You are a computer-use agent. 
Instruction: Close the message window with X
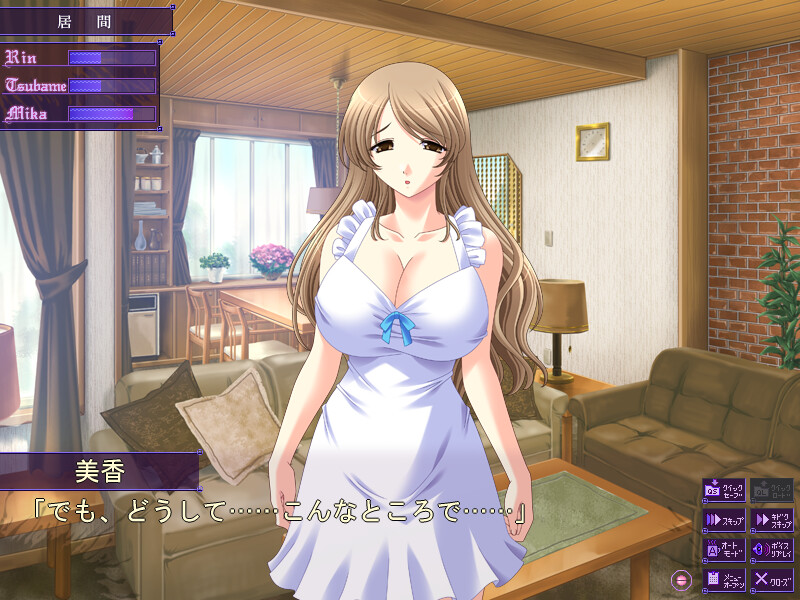pos(772,579)
